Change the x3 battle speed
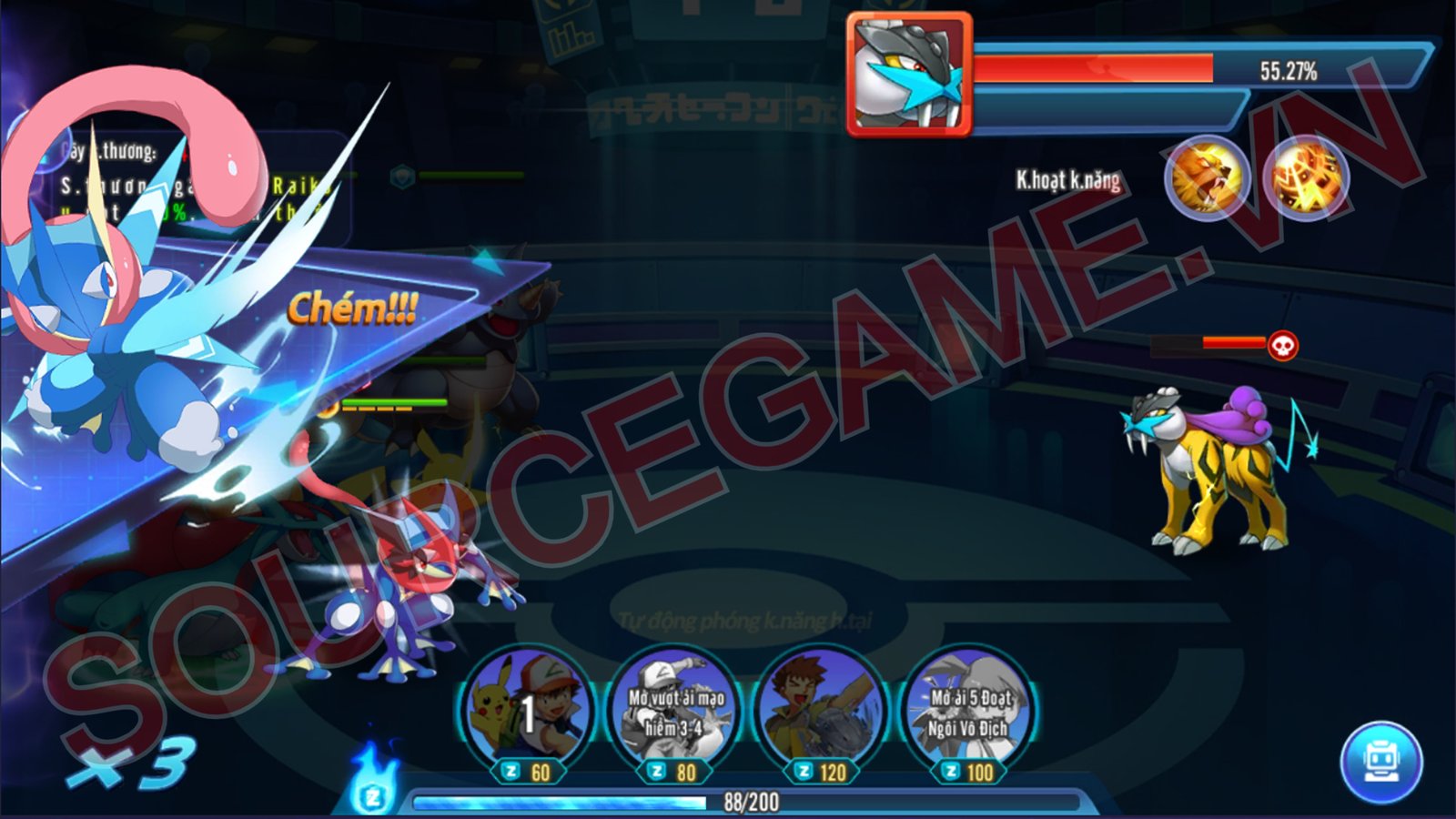This screenshot has height=819, width=1456. tap(130, 763)
